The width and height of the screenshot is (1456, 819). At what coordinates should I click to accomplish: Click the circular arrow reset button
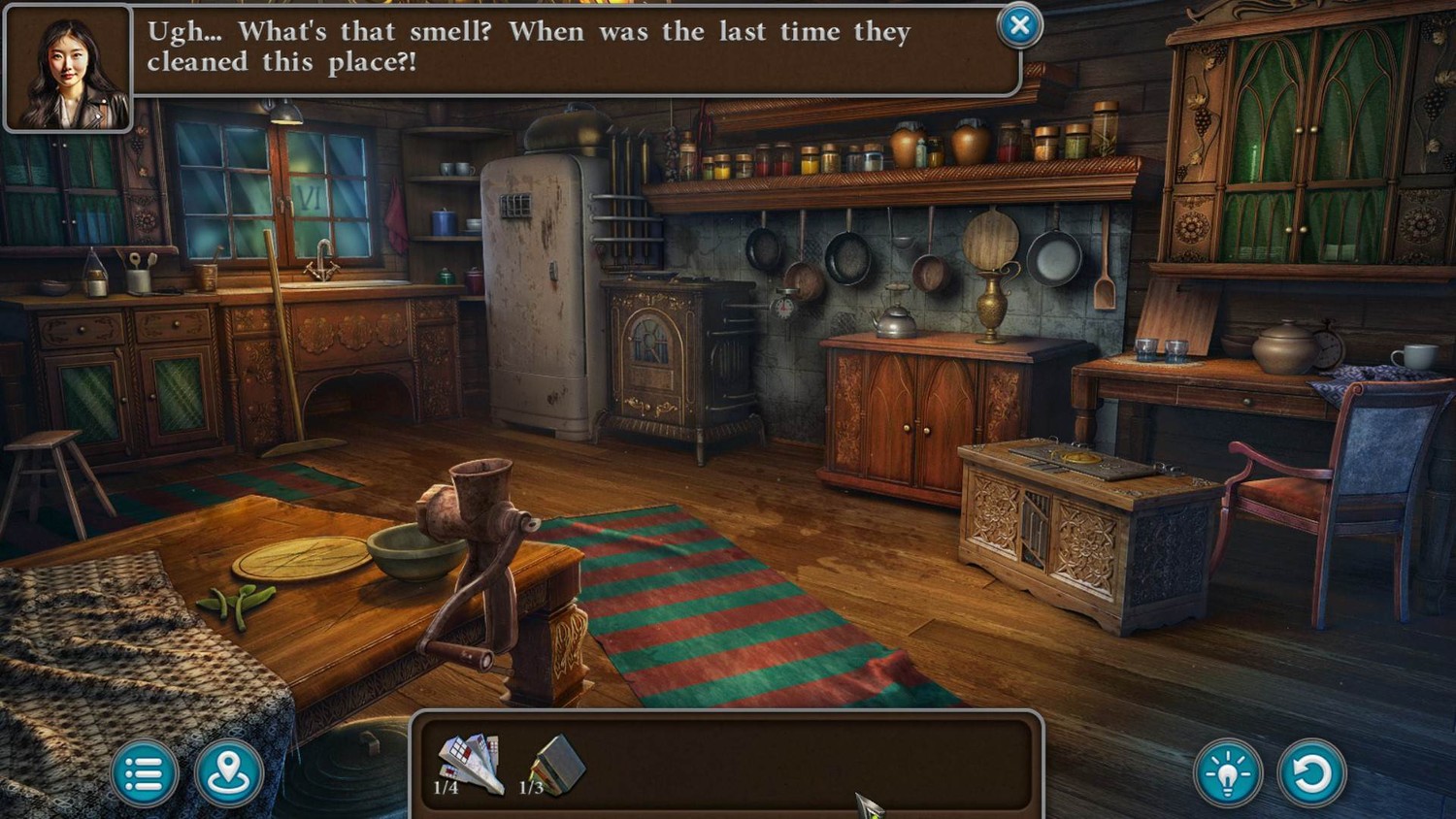pyautogui.click(x=1312, y=773)
